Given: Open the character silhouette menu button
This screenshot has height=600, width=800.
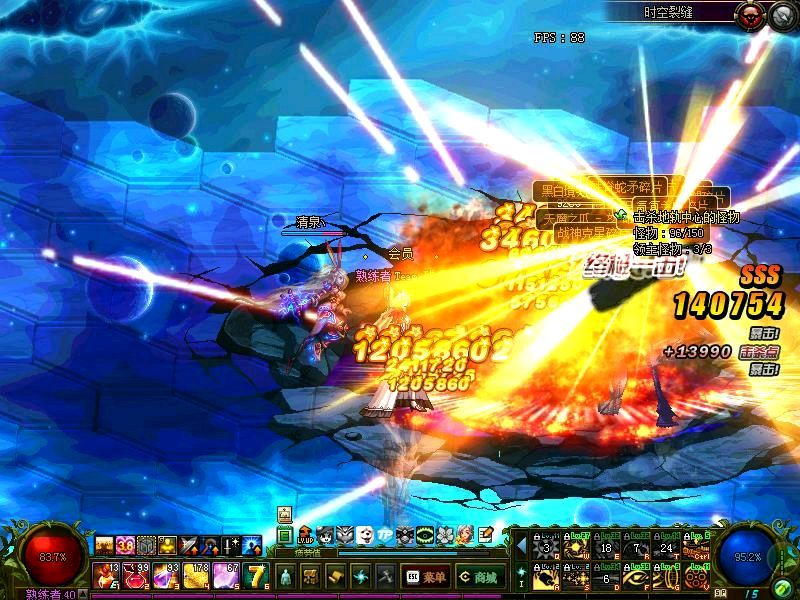Looking at the screenshot, I should coord(285,577).
